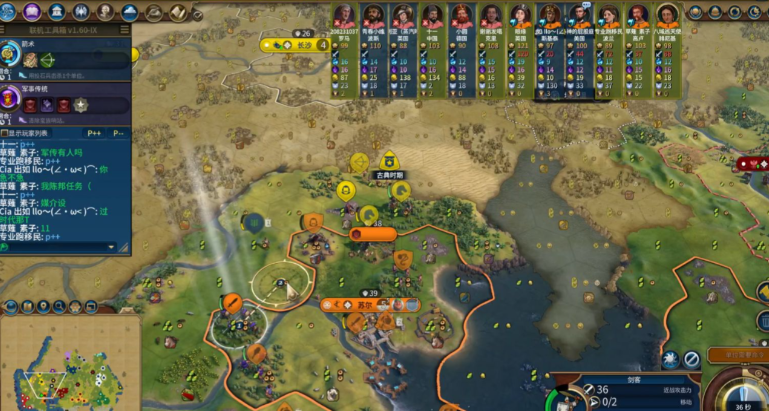Click the P-- button in chat panel
The image size is (769, 411).
tap(119, 132)
